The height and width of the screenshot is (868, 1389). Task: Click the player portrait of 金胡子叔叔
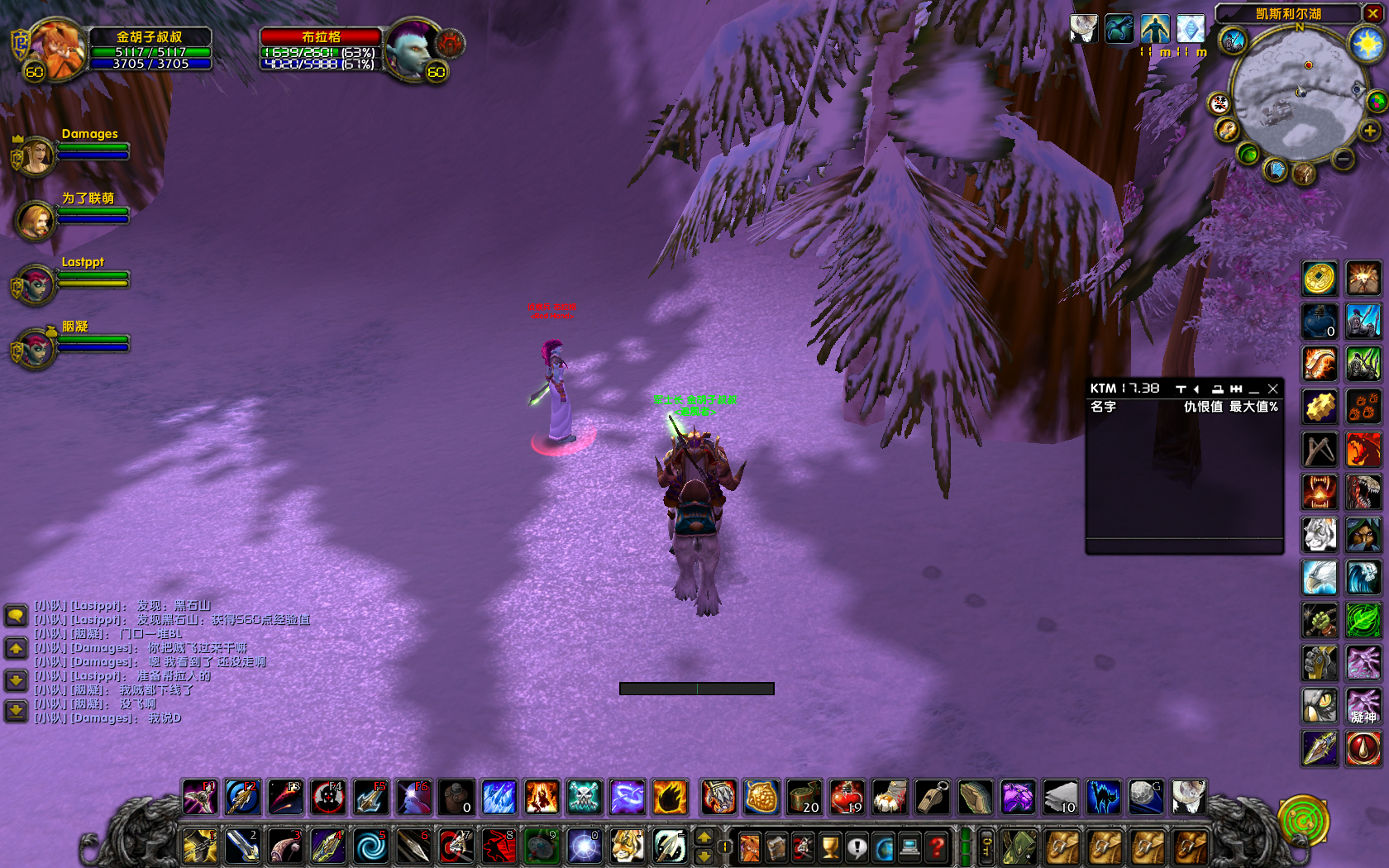pyautogui.click(x=58, y=50)
